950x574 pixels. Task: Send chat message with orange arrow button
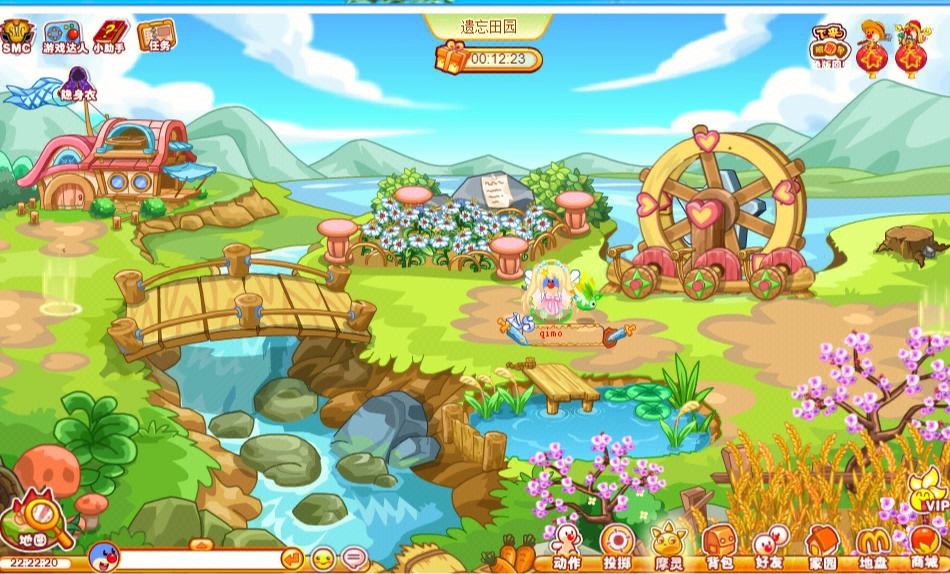[x=292, y=558]
